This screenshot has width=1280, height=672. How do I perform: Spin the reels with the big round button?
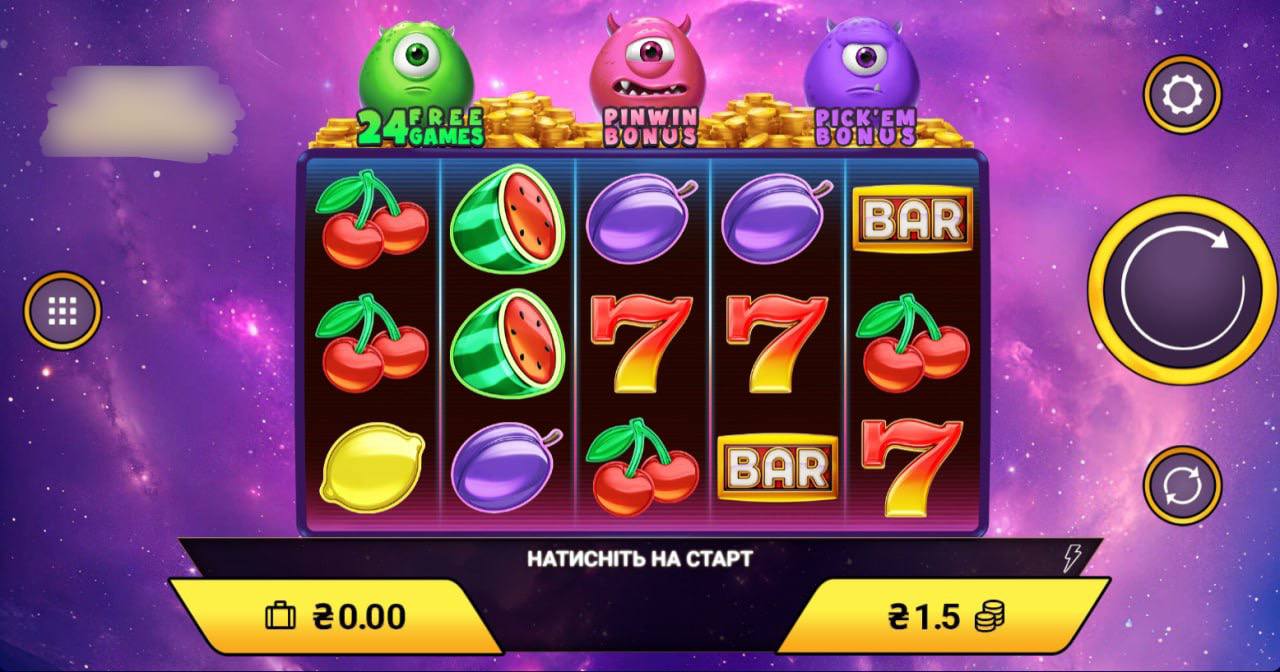coord(1182,290)
